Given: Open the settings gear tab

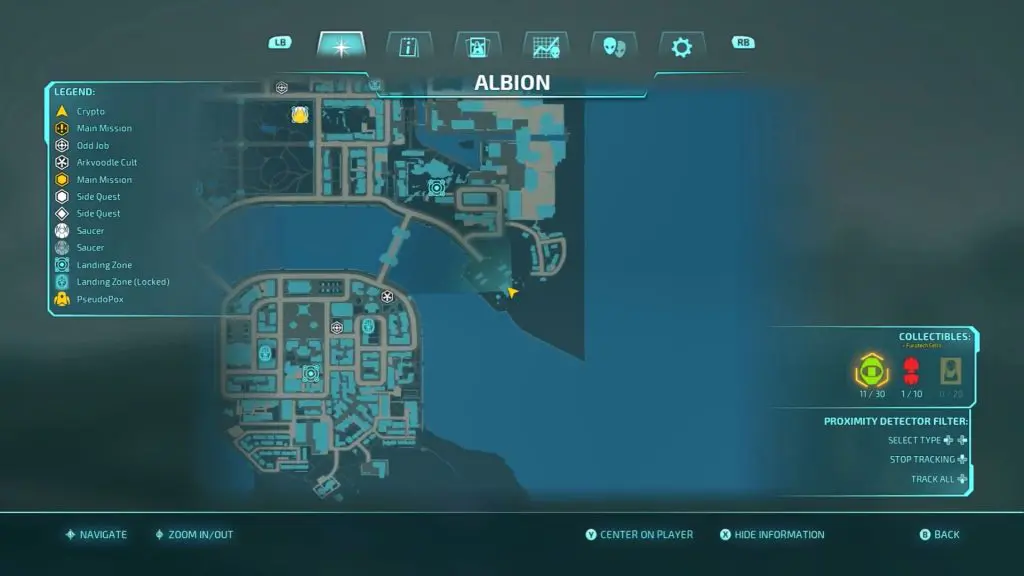Looking at the screenshot, I should (682, 46).
